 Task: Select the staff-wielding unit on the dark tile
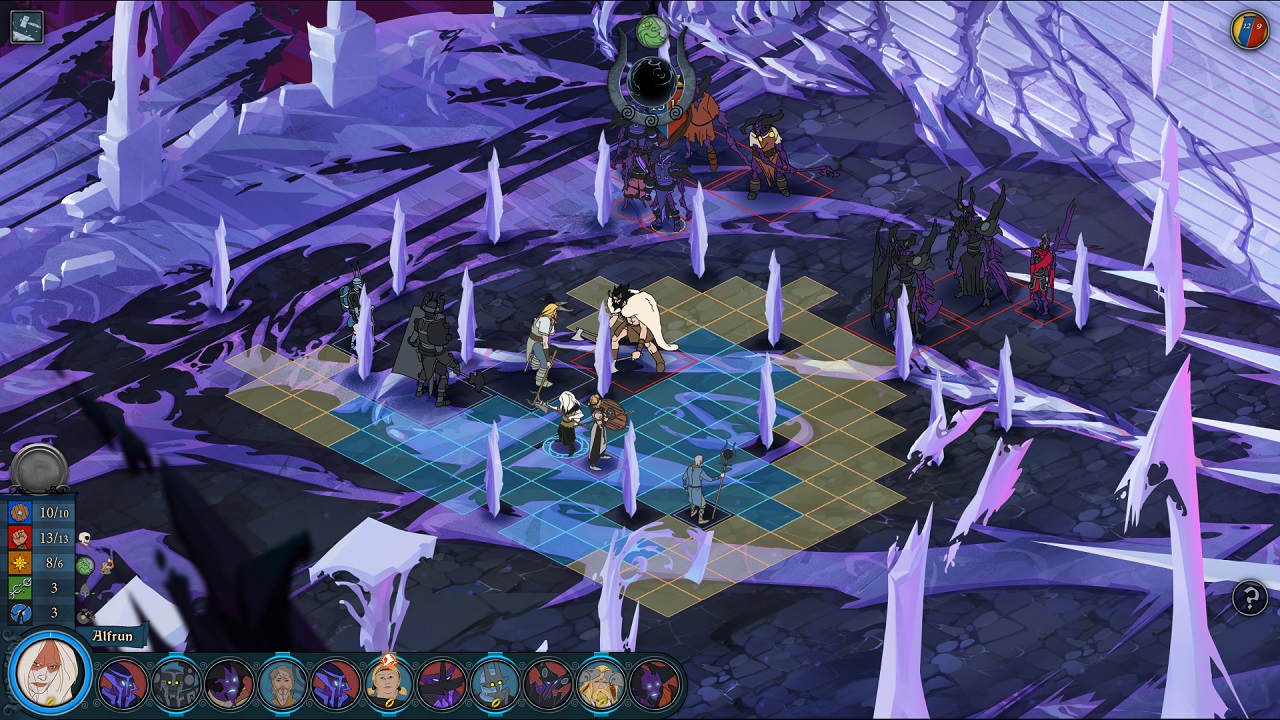point(697,490)
